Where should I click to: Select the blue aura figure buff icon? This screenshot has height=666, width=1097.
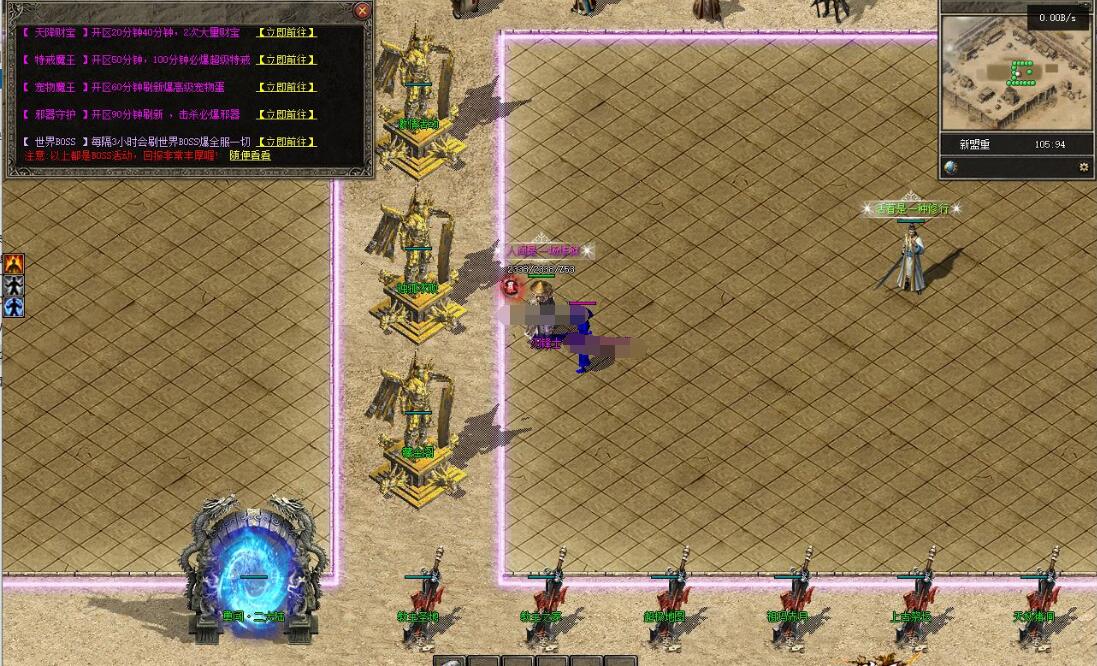(14, 307)
